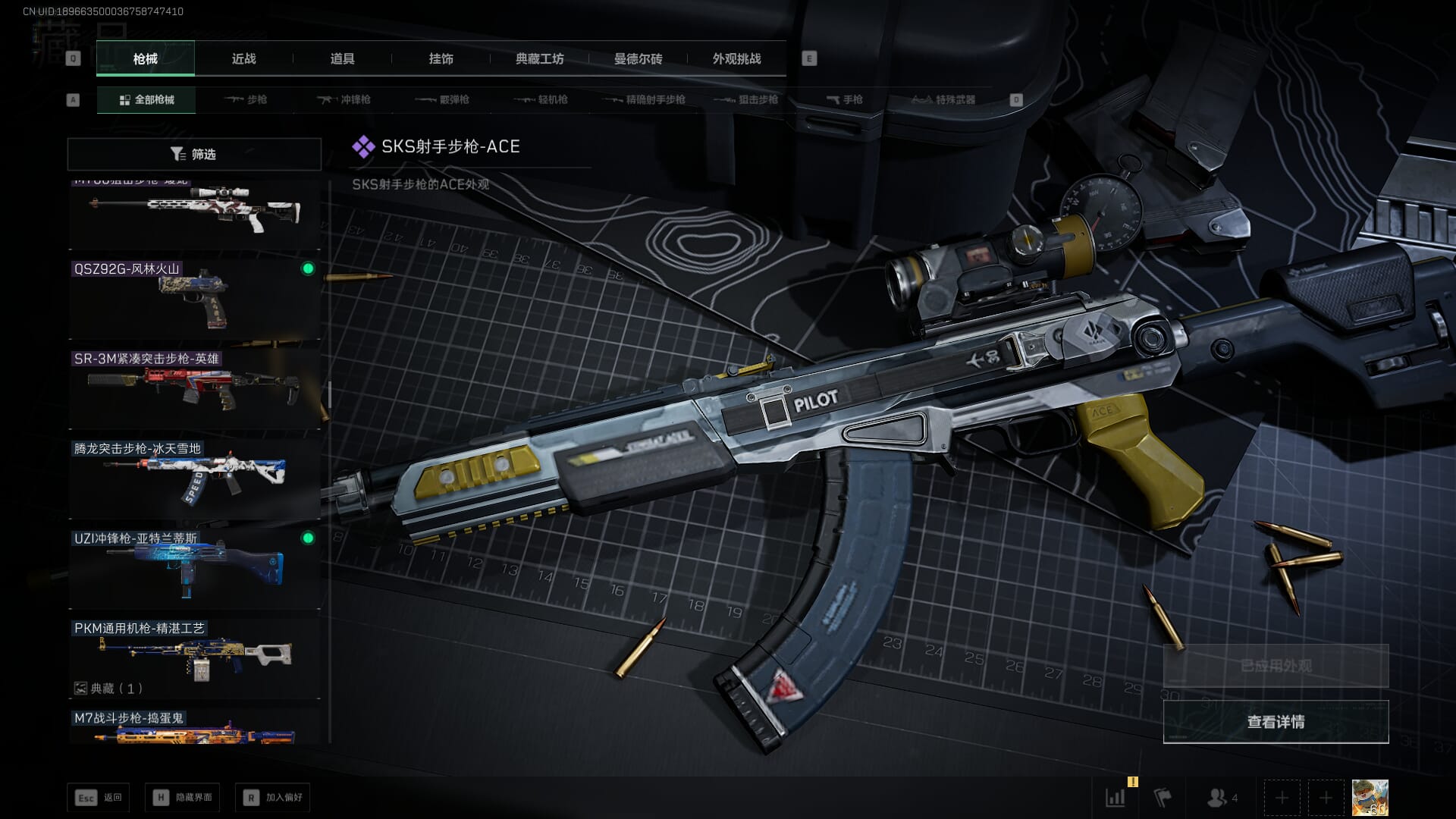Go to the 典藏工坊 workshop tab
Image resolution: width=1456 pixels, height=819 pixels.
[539, 59]
